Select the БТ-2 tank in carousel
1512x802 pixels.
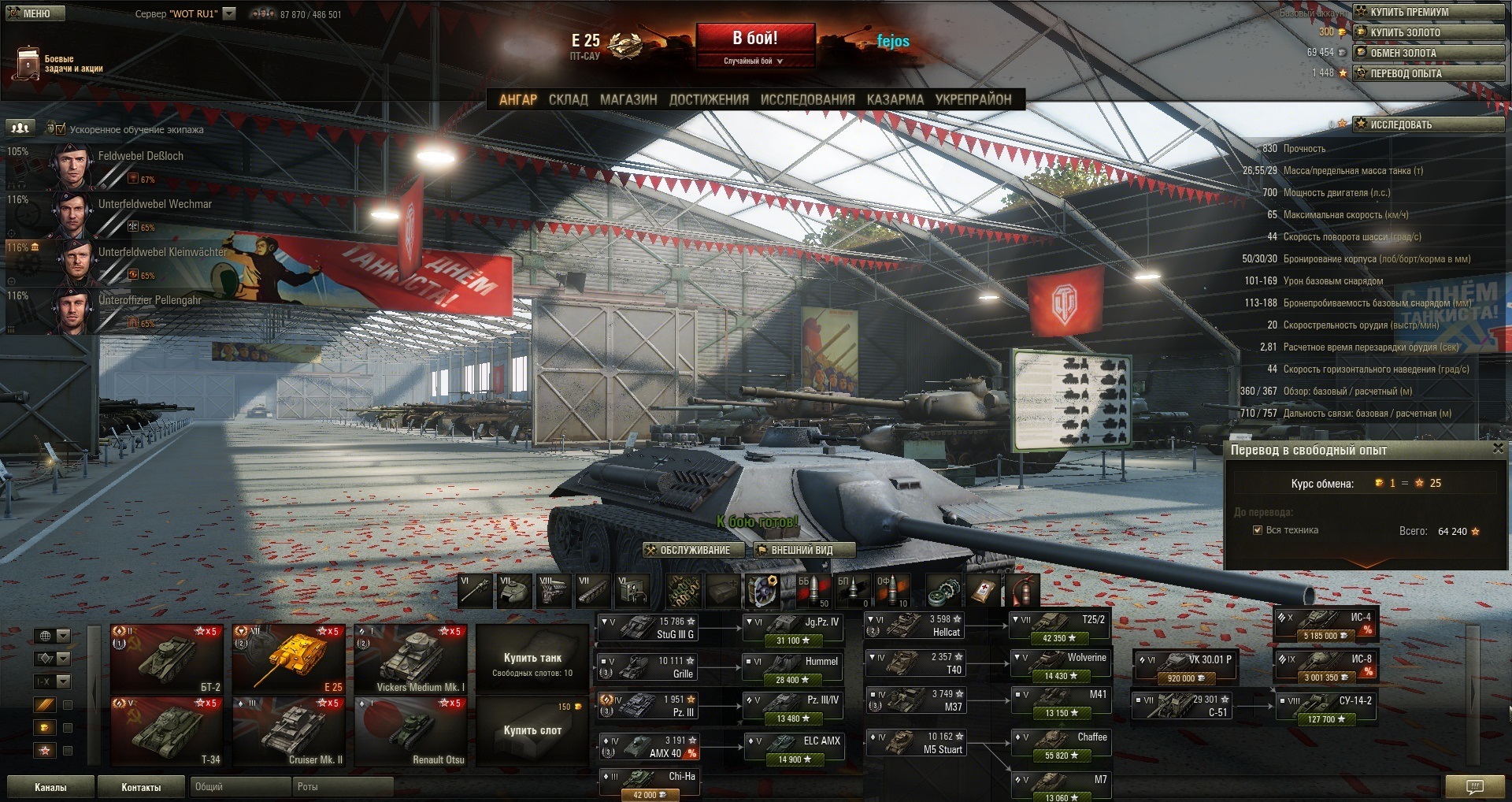(x=167, y=659)
